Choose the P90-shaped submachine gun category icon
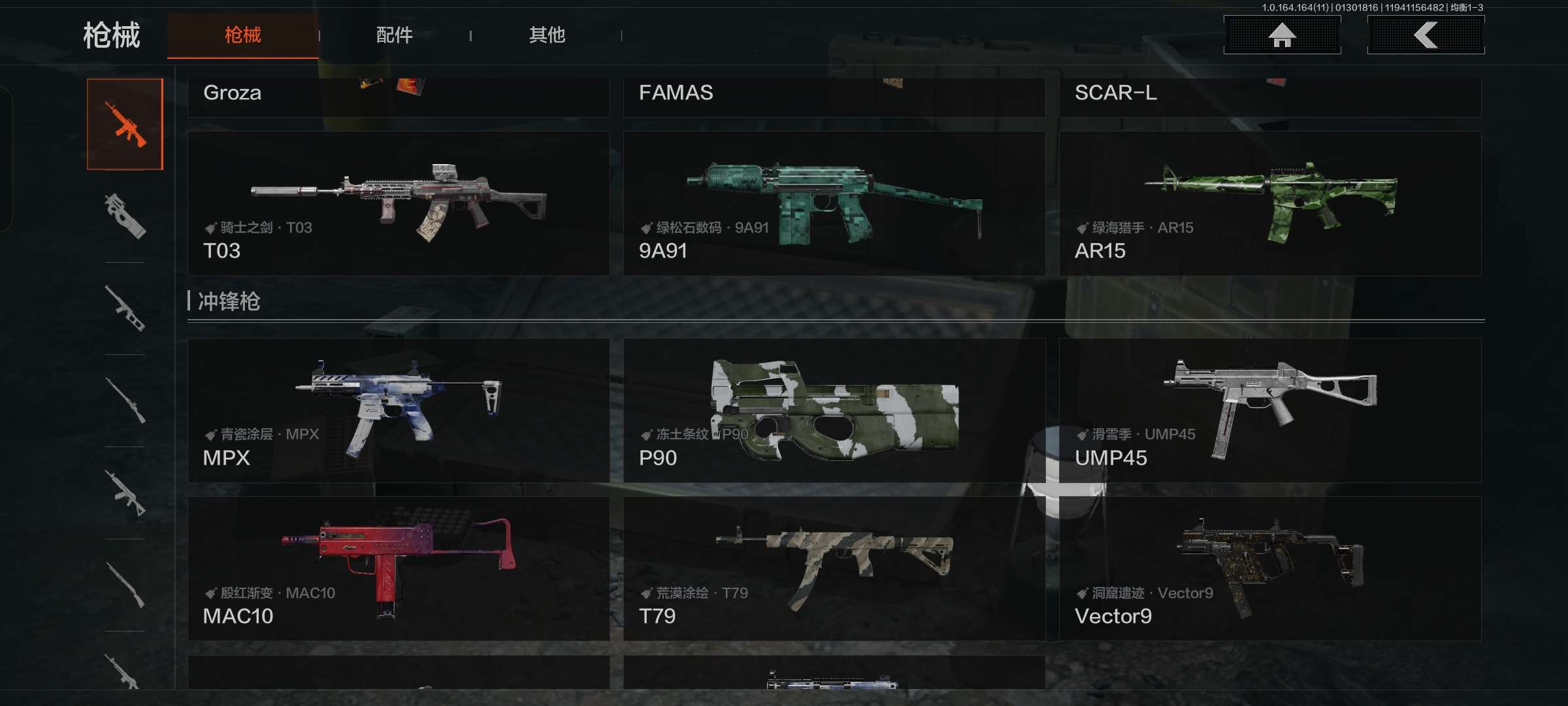 (x=125, y=216)
